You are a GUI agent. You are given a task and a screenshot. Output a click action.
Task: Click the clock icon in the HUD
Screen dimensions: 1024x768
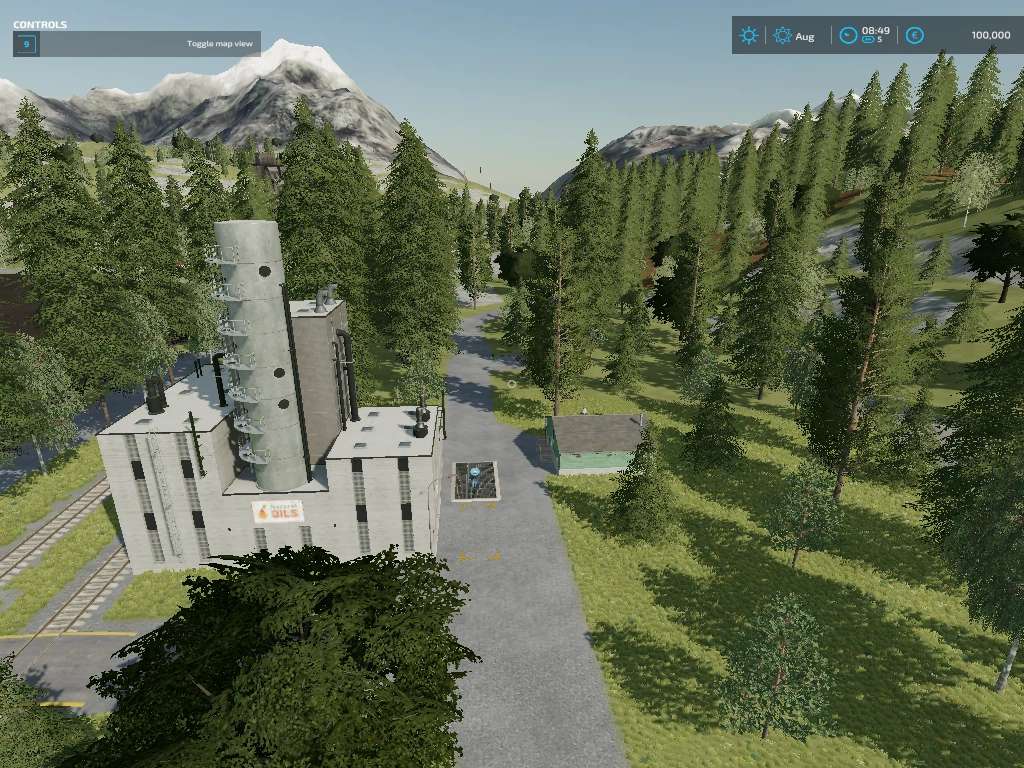pos(848,36)
